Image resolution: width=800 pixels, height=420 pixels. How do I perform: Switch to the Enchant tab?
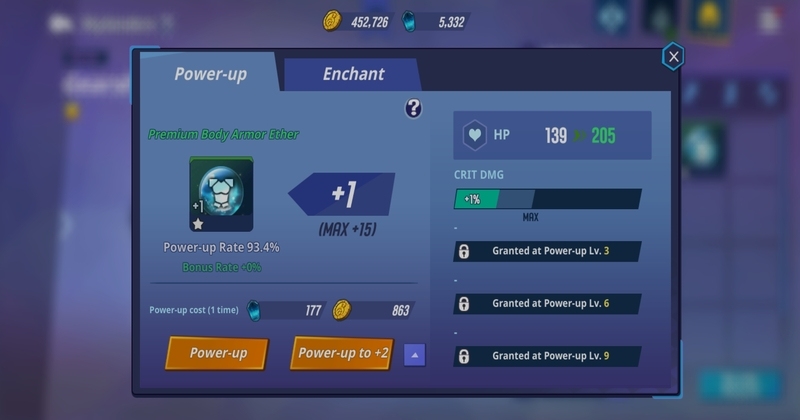pyautogui.click(x=353, y=75)
